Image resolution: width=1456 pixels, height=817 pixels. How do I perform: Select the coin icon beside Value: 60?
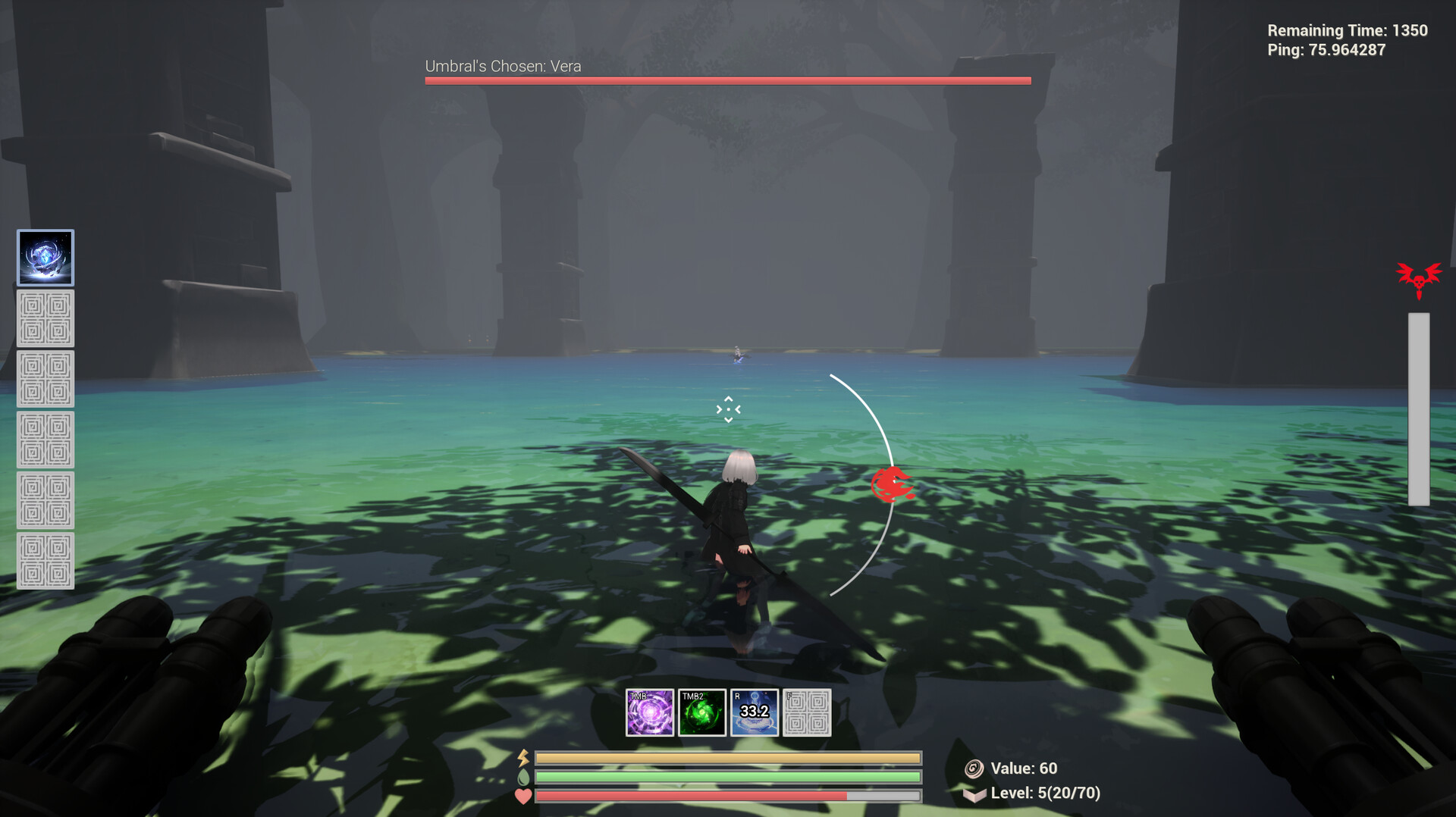(974, 768)
